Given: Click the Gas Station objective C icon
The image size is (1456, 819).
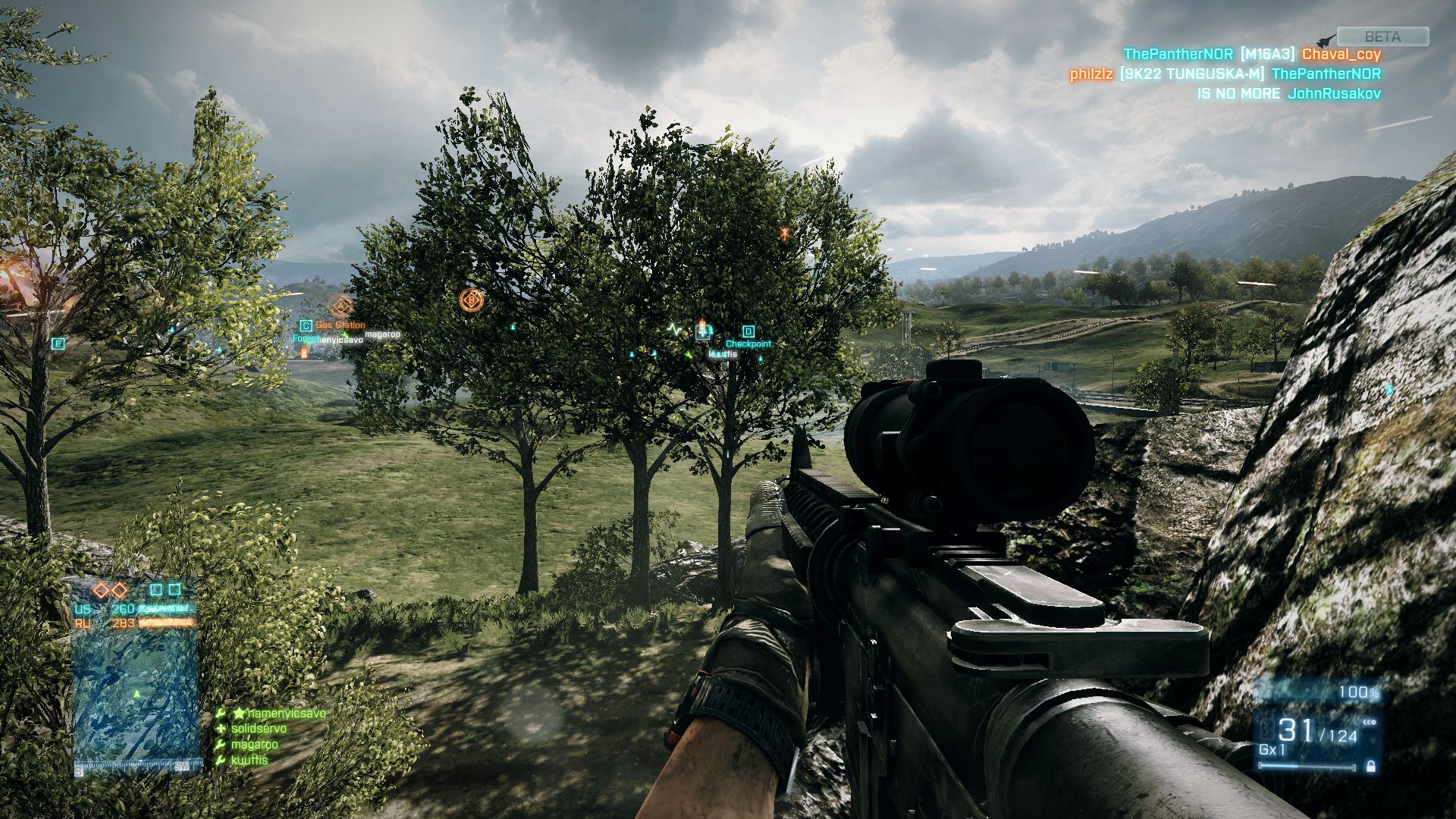Looking at the screenshot, I should [306, 325].
